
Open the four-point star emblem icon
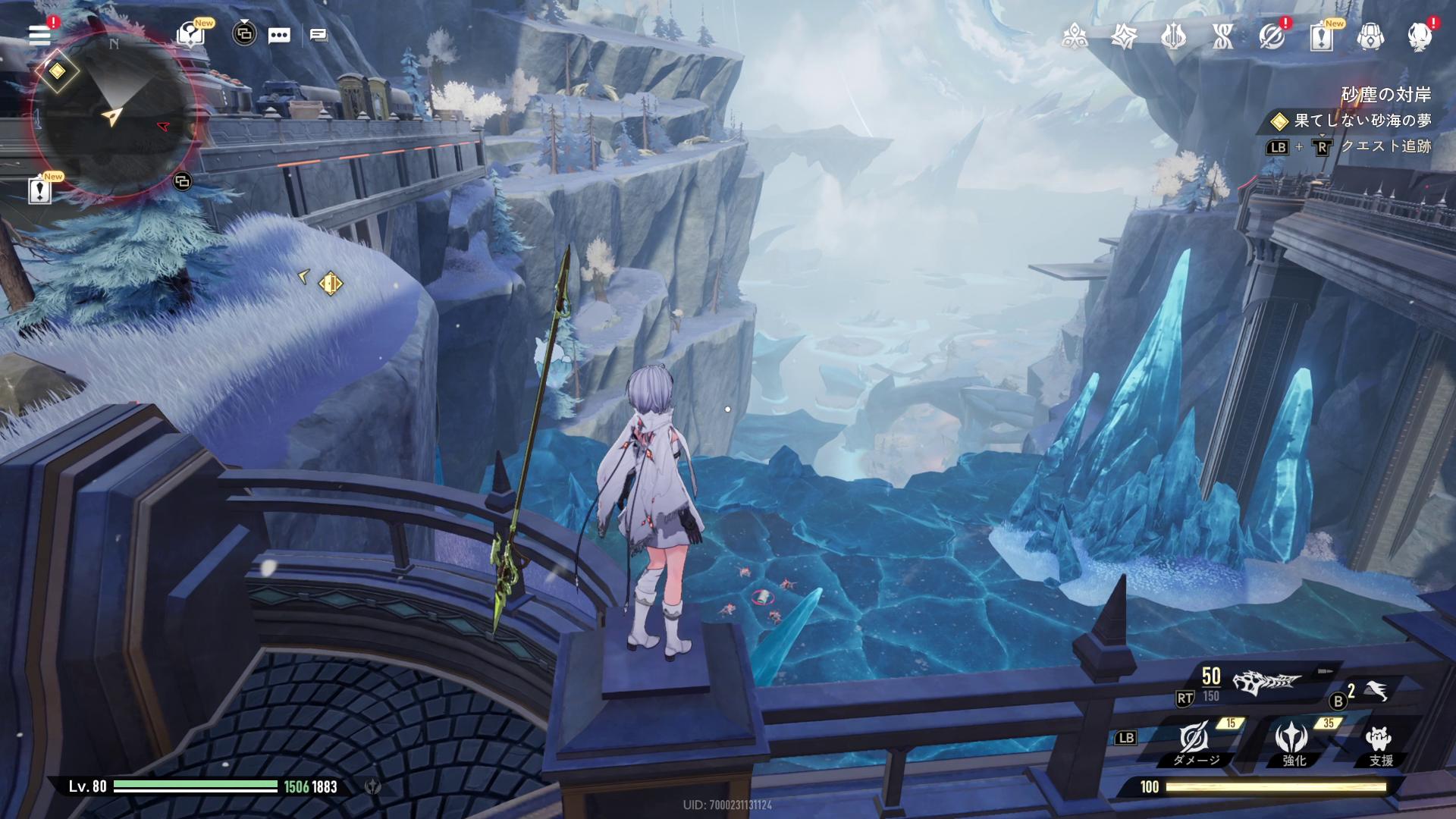(x=1123, y=36)
